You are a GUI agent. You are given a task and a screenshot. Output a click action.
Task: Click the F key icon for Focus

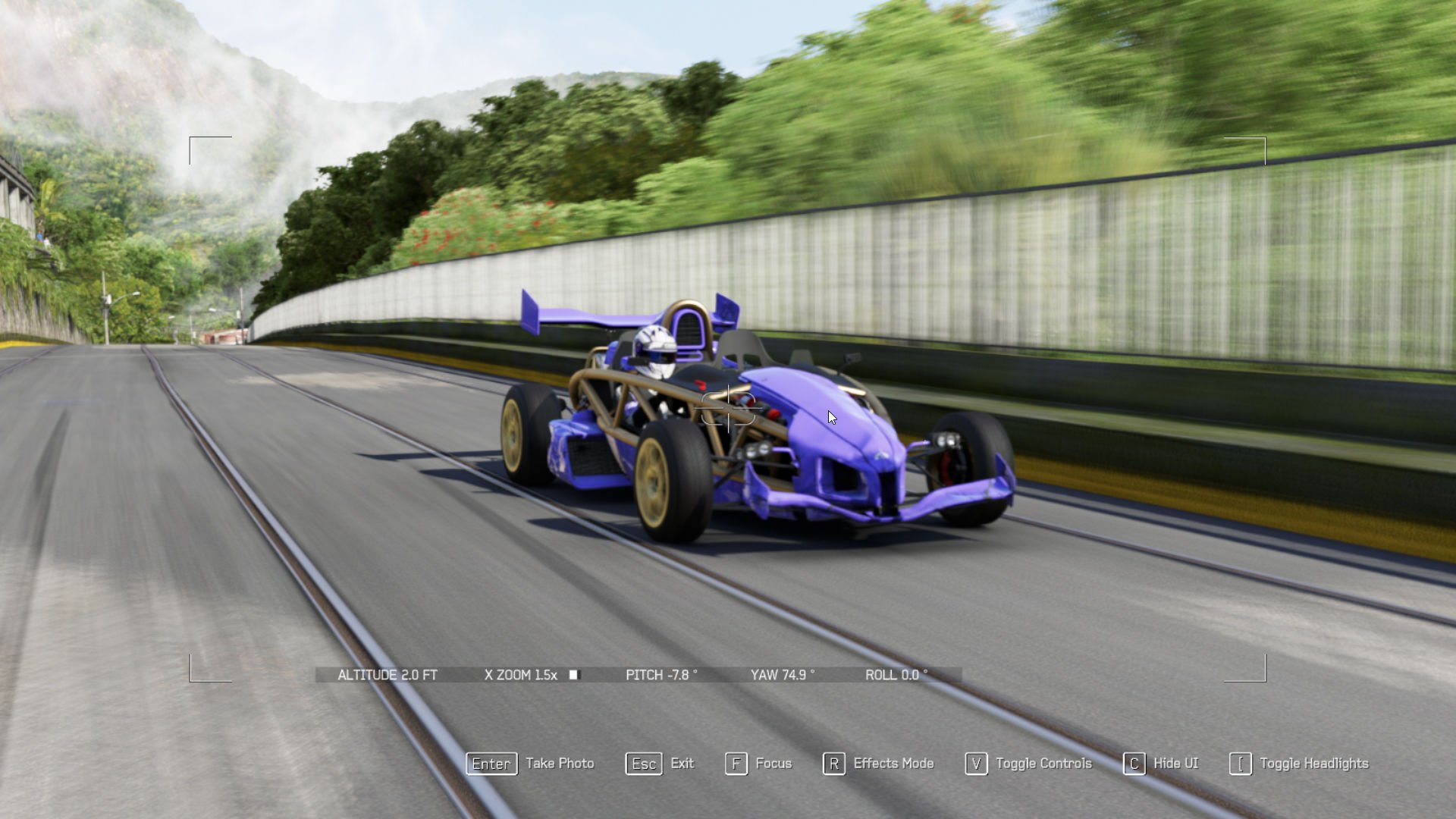click(x=735, y=764)
